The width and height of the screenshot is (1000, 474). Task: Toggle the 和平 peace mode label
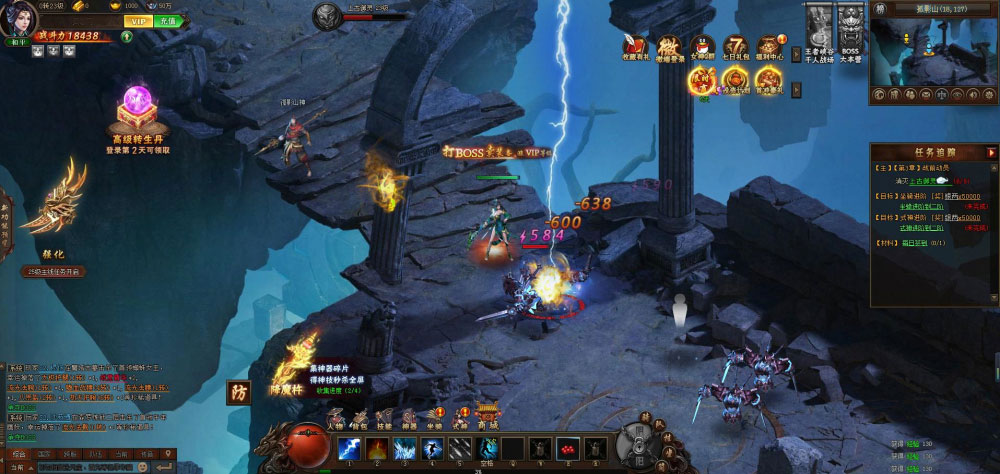click(20, 42)
